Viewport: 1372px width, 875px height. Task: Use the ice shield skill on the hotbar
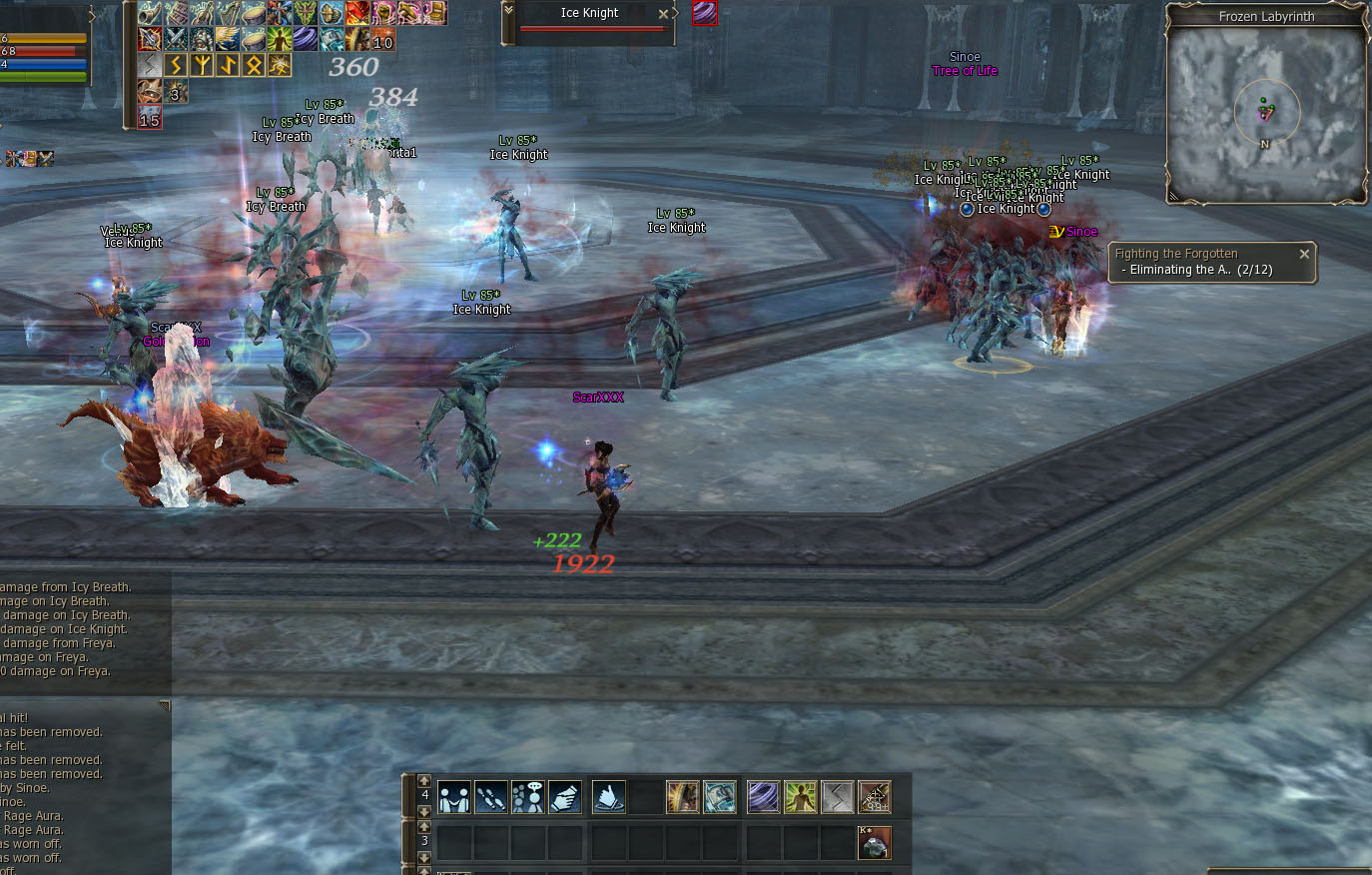[719, 794]
